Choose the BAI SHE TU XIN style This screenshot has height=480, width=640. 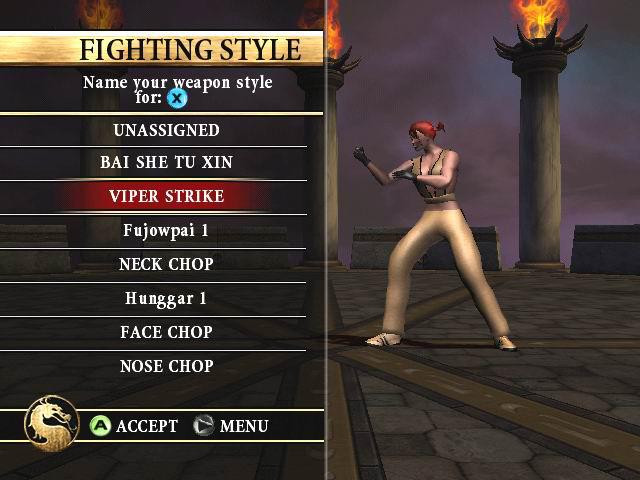pyautogui.click(x=166, y=162)
